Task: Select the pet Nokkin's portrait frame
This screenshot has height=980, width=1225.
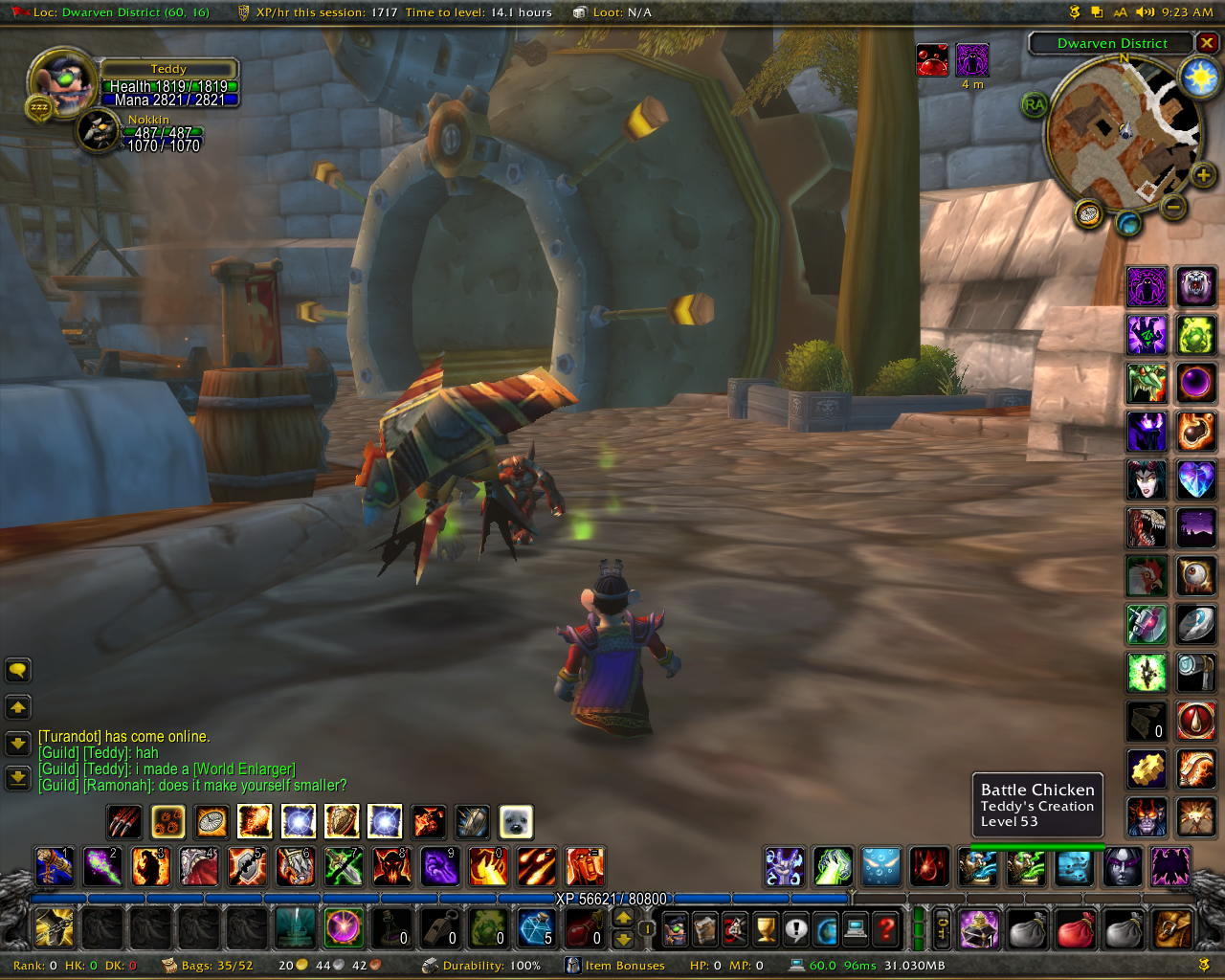Action: (x=98, y=131)
